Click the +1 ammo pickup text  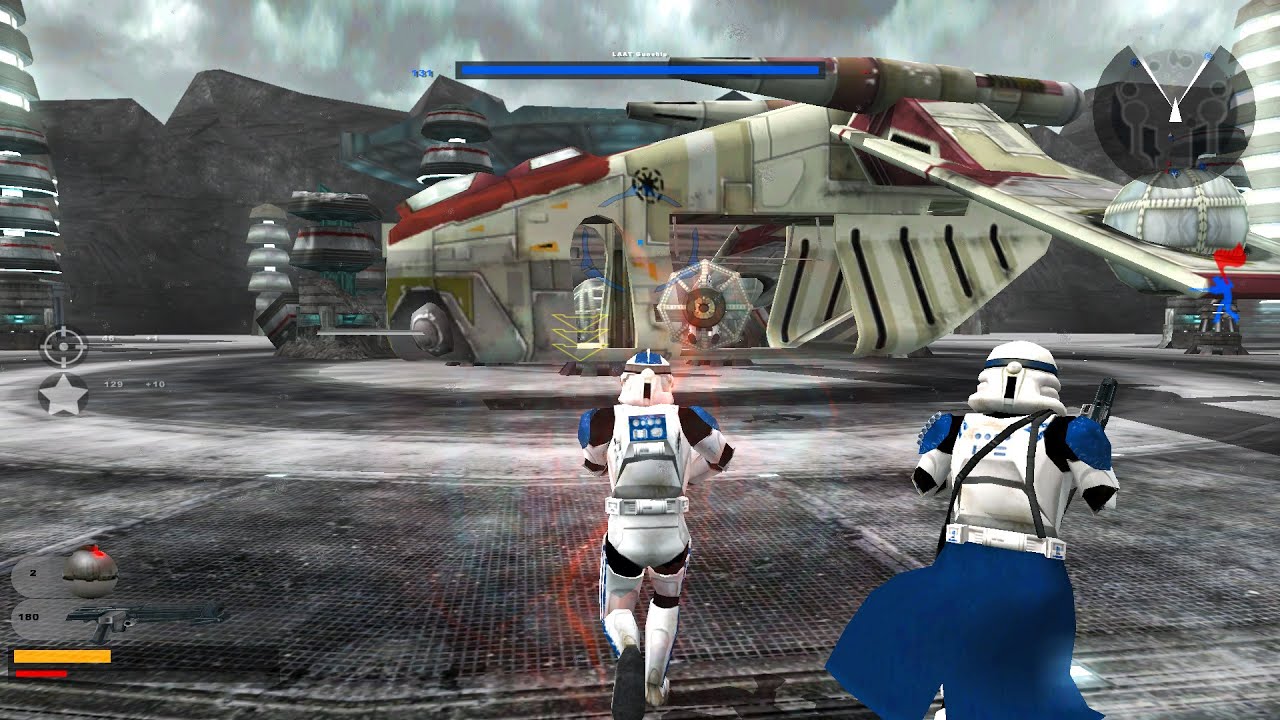pyautogui.click(x=152, y=338)
